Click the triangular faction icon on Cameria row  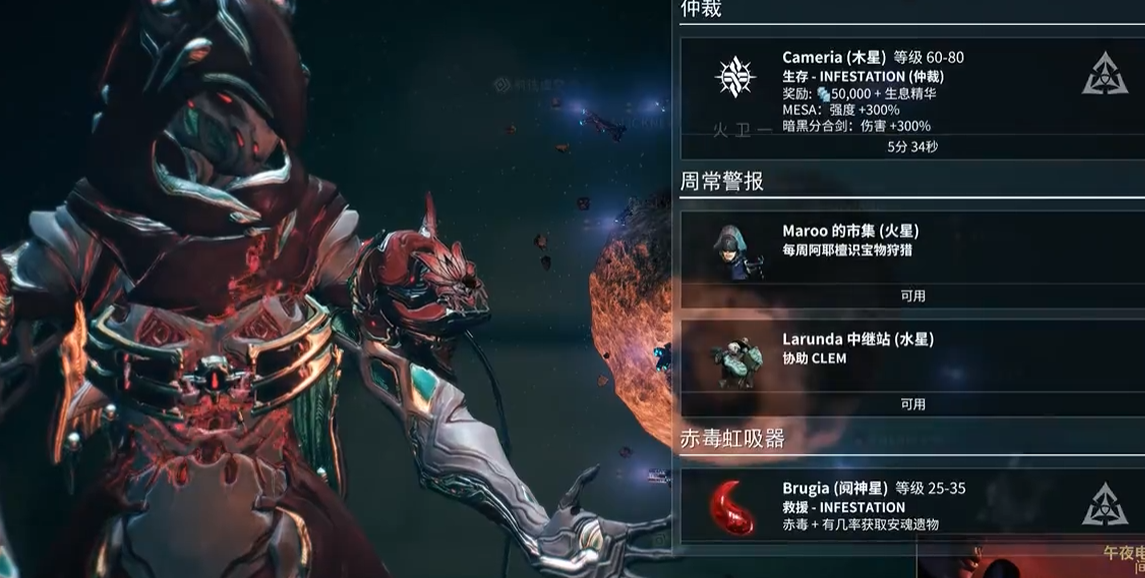point(1104,74)
